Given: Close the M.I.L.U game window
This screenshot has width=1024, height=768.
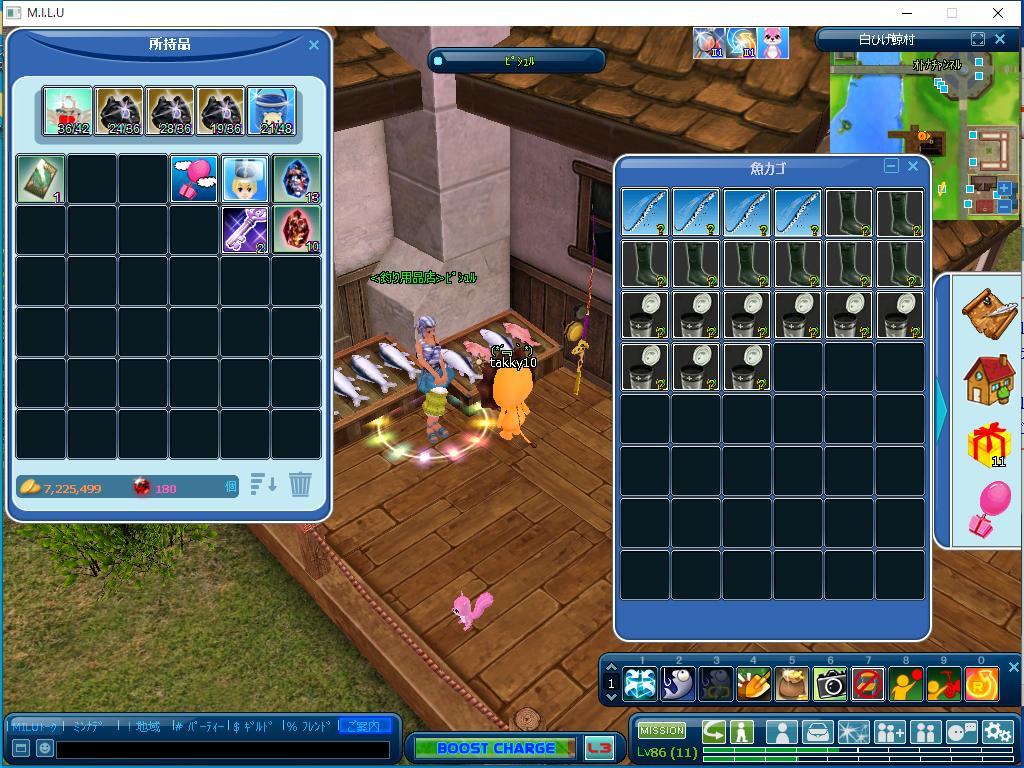Looking at the screenshot, I should [997, 13].
